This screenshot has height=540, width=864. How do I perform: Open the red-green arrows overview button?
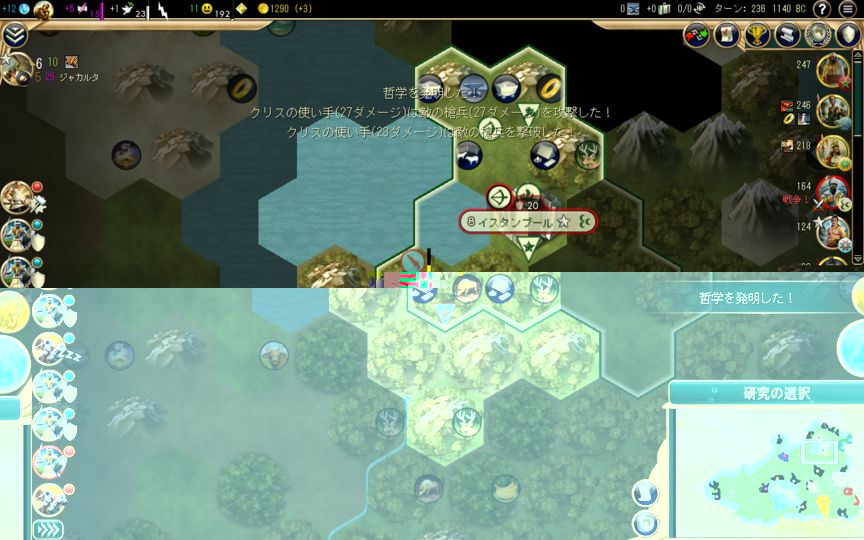[x=697, y=35]
